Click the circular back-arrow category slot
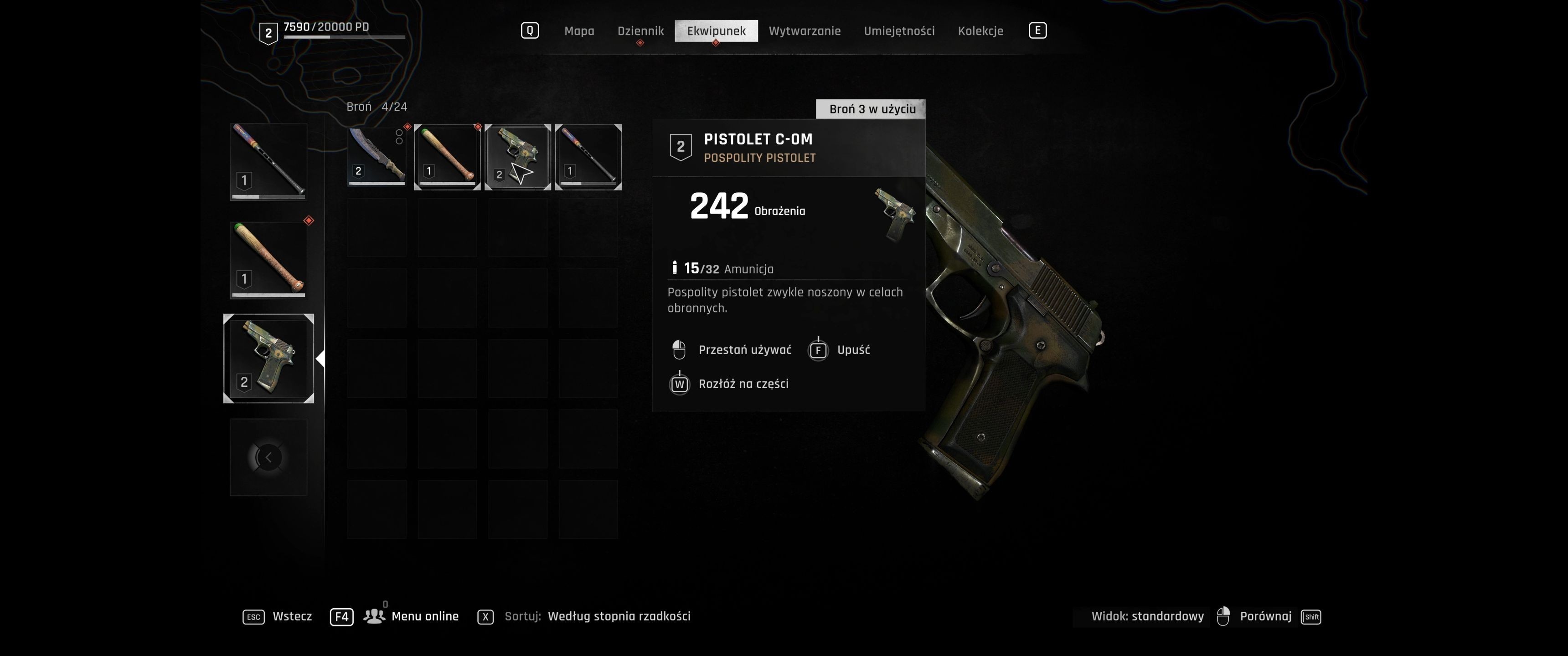This screenshot has width=1568, height=656. click(x=268, y=457)
